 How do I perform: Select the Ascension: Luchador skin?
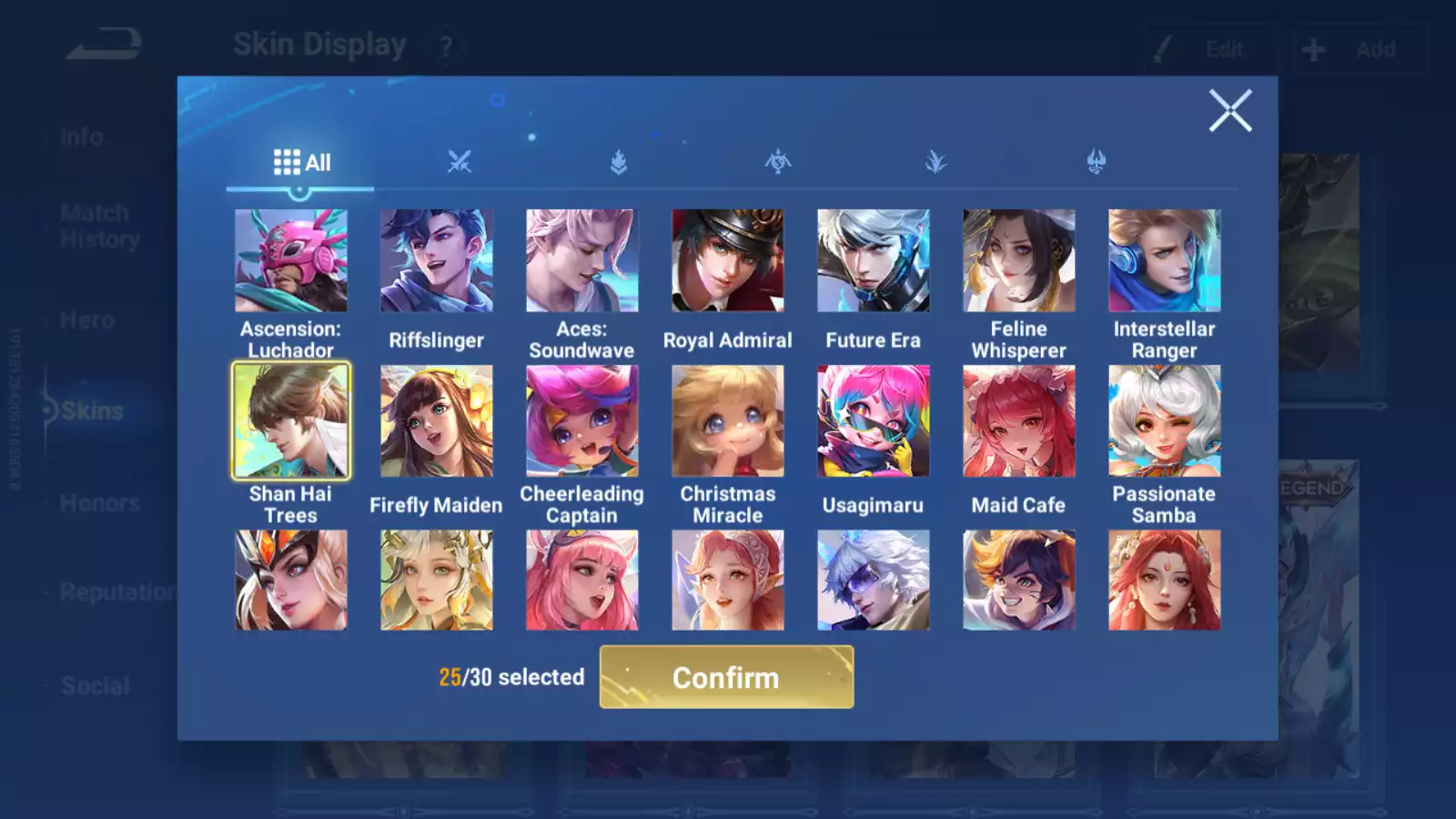pyautogui.click(x=290, y=261)
